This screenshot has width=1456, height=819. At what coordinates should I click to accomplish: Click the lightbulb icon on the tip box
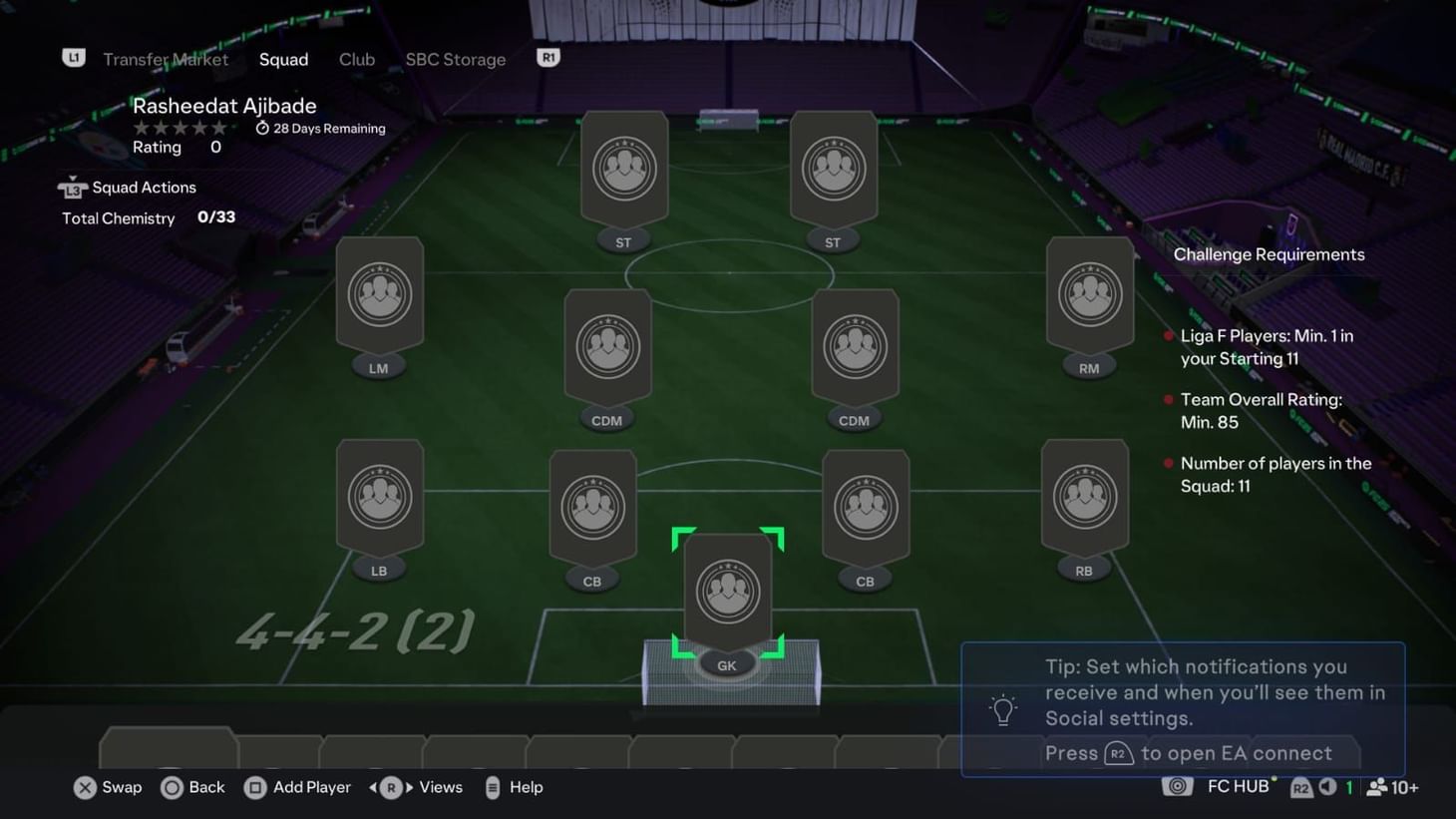(1002, 708)
